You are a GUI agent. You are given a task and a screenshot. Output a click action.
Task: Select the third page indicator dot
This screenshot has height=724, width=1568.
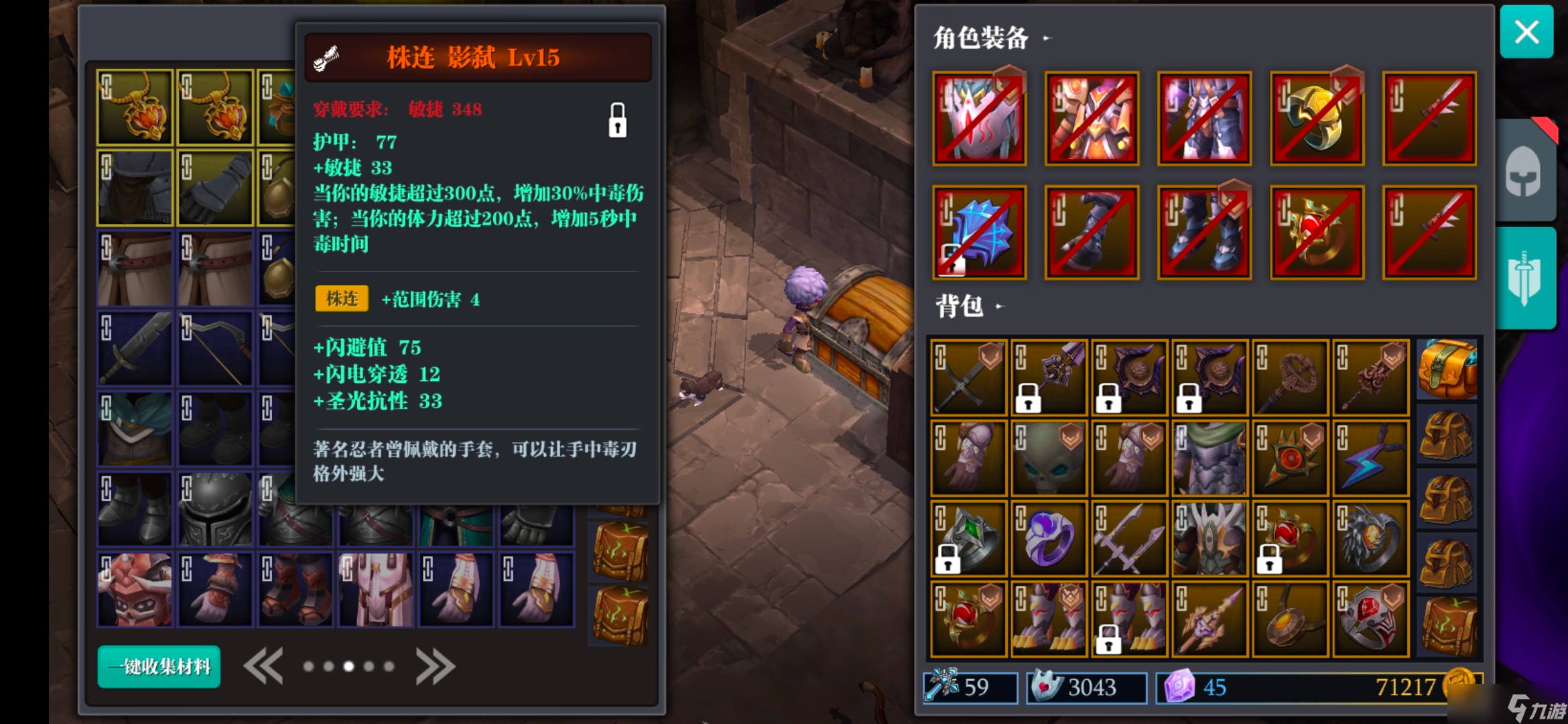(x=349, y=666)
